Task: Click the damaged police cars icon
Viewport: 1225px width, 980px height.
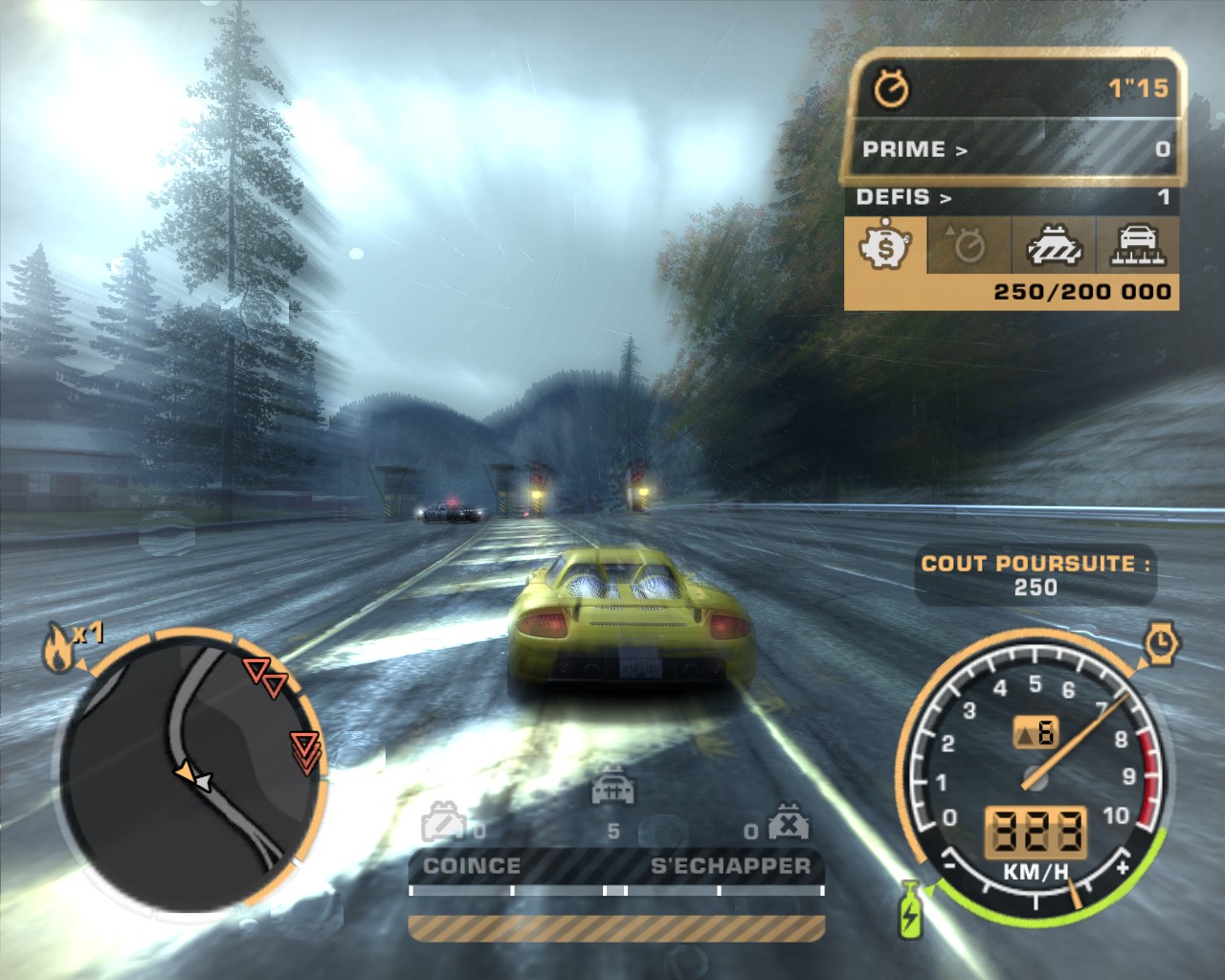Action: tap(445, 821)
